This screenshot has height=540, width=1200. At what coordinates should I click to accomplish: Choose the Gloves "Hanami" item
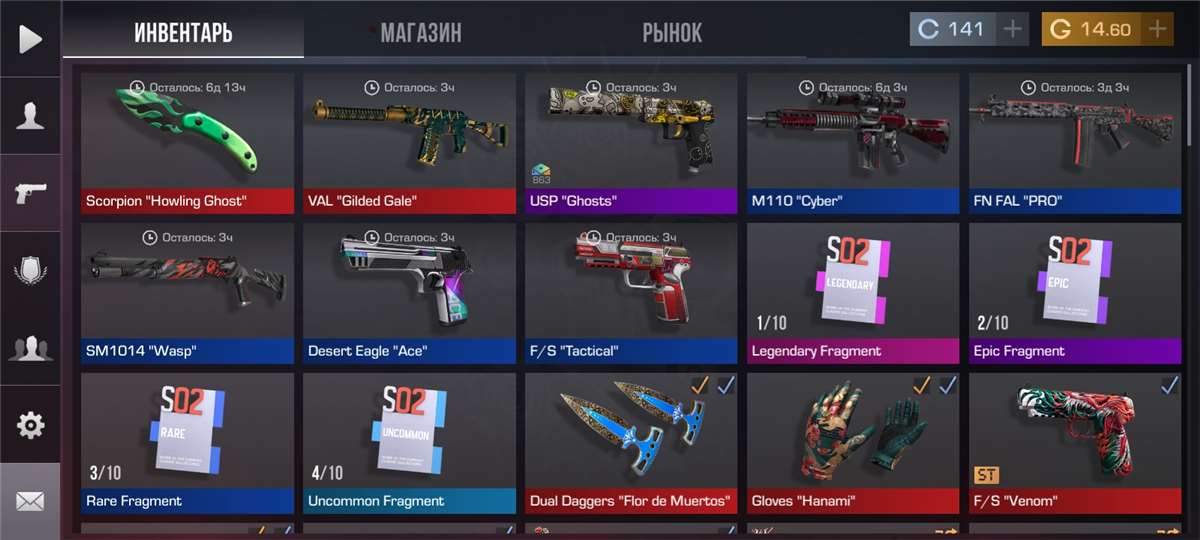pyautogui.click(x=853, y=442)
